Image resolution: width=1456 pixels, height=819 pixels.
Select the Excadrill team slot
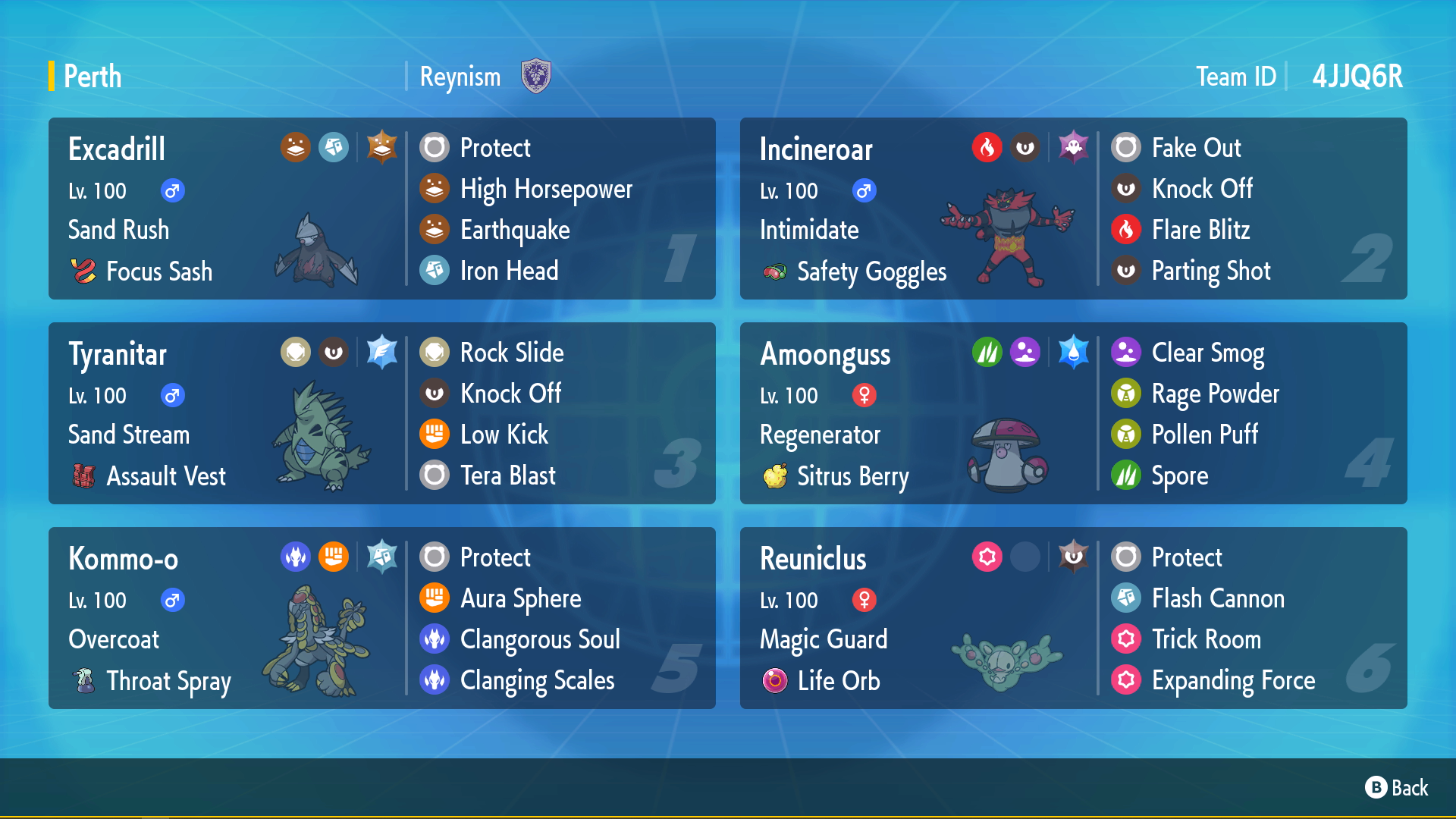[381, 209]
